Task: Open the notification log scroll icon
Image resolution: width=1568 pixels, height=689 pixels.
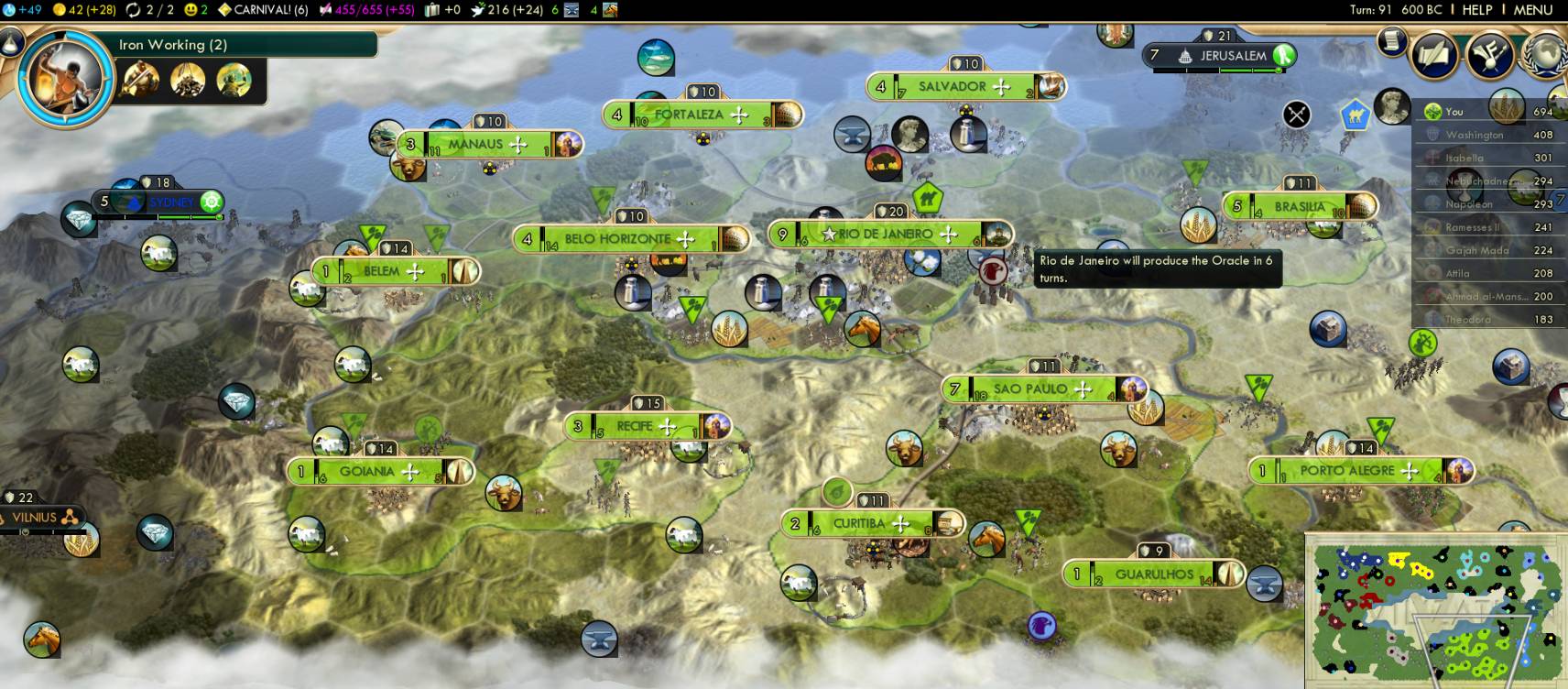Action: (x=1392, y=41)
